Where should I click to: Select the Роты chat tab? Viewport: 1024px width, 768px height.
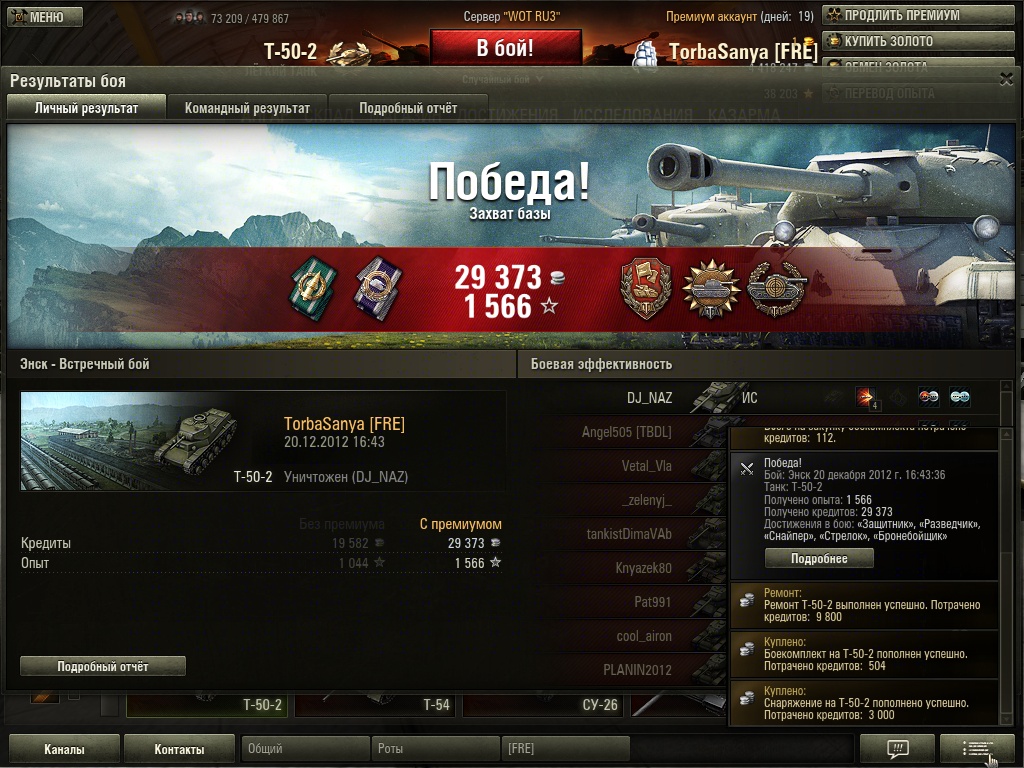[435, 749]
